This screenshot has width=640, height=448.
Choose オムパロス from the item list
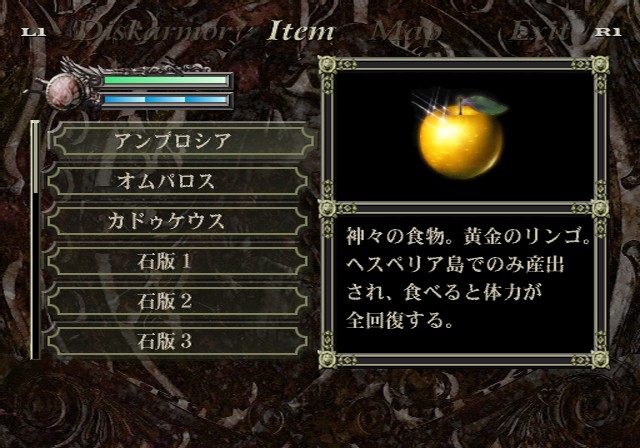point(180,181)
